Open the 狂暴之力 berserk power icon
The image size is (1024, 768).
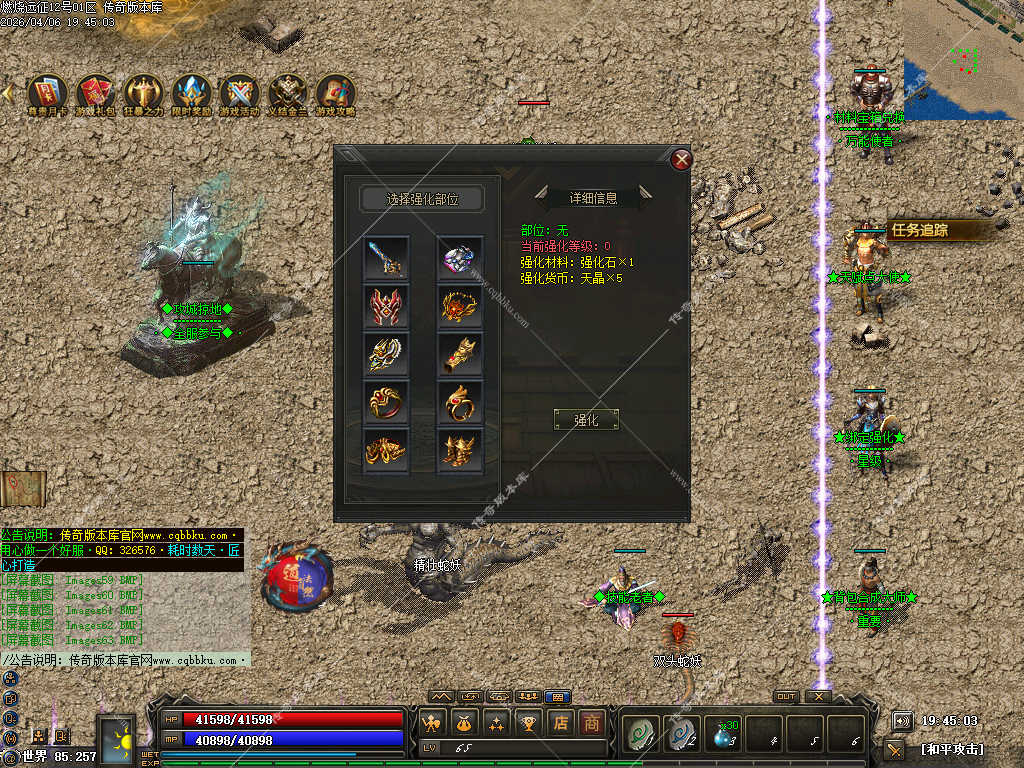point(143,93)
